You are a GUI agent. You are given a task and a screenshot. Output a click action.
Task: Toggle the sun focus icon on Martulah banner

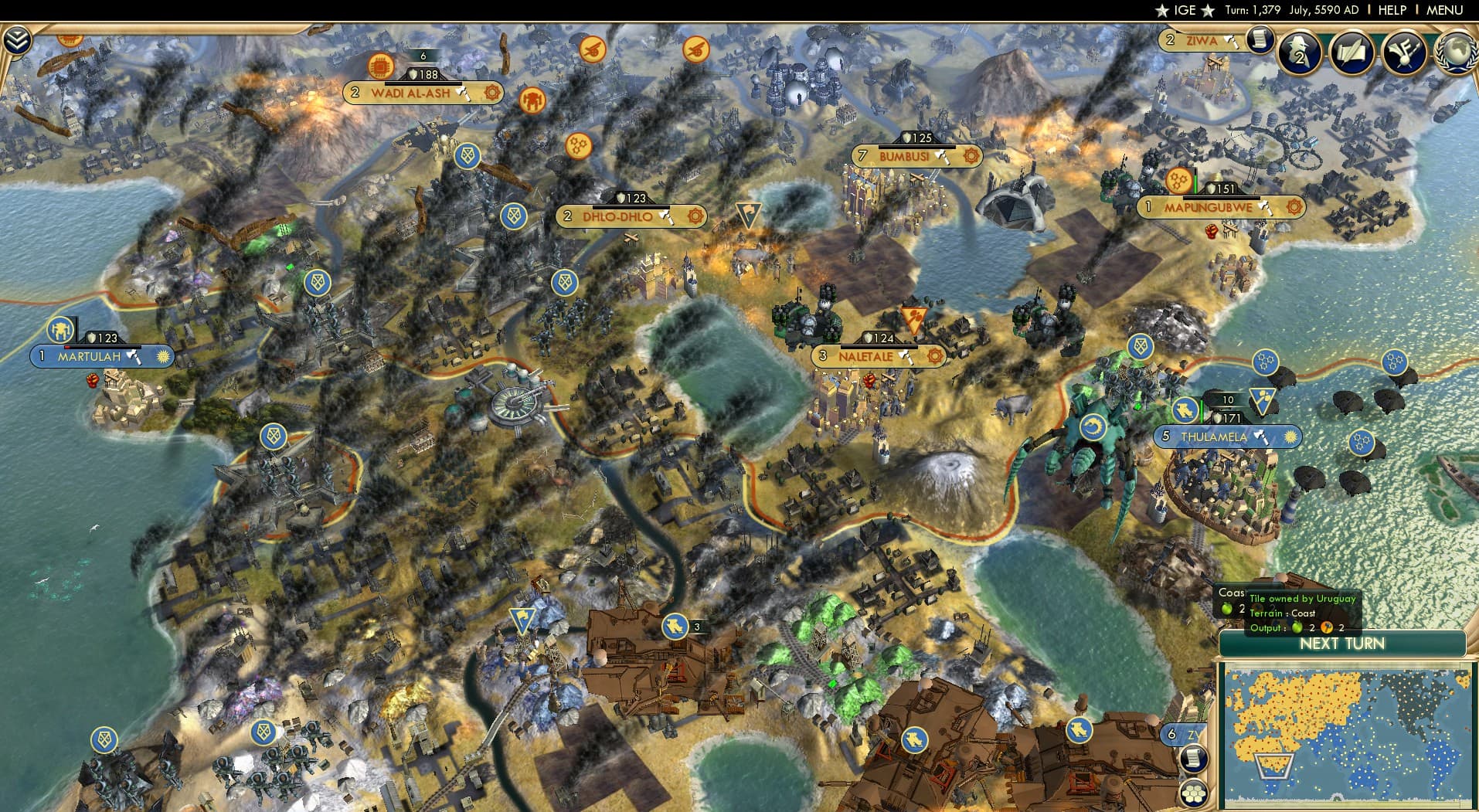[x=162, y=356]
